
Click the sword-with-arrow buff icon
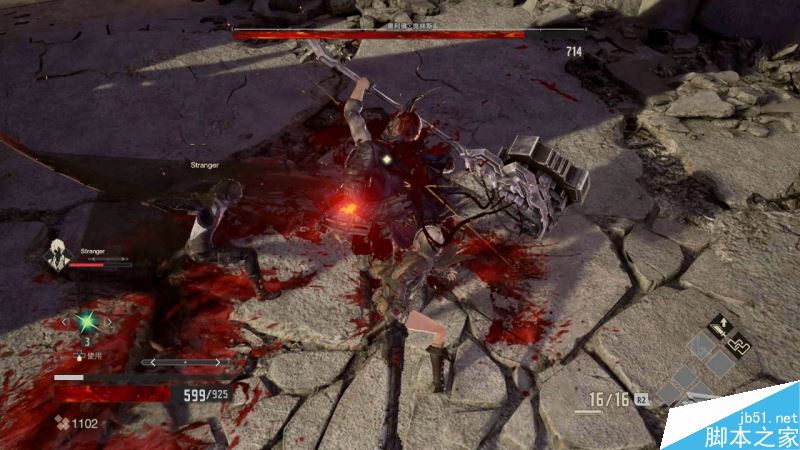click(x=721, y=324)
